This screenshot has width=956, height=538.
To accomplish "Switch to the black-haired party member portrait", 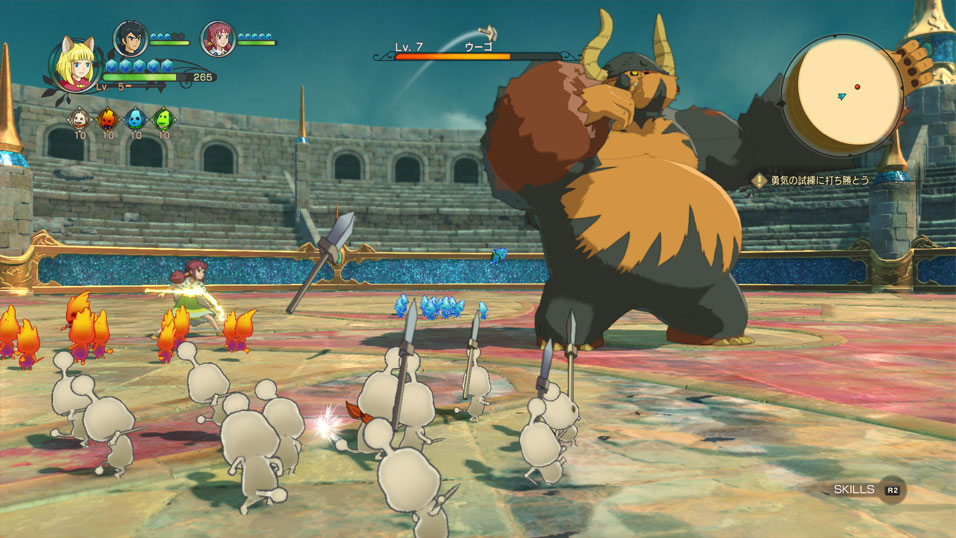I will coord(130,38).
